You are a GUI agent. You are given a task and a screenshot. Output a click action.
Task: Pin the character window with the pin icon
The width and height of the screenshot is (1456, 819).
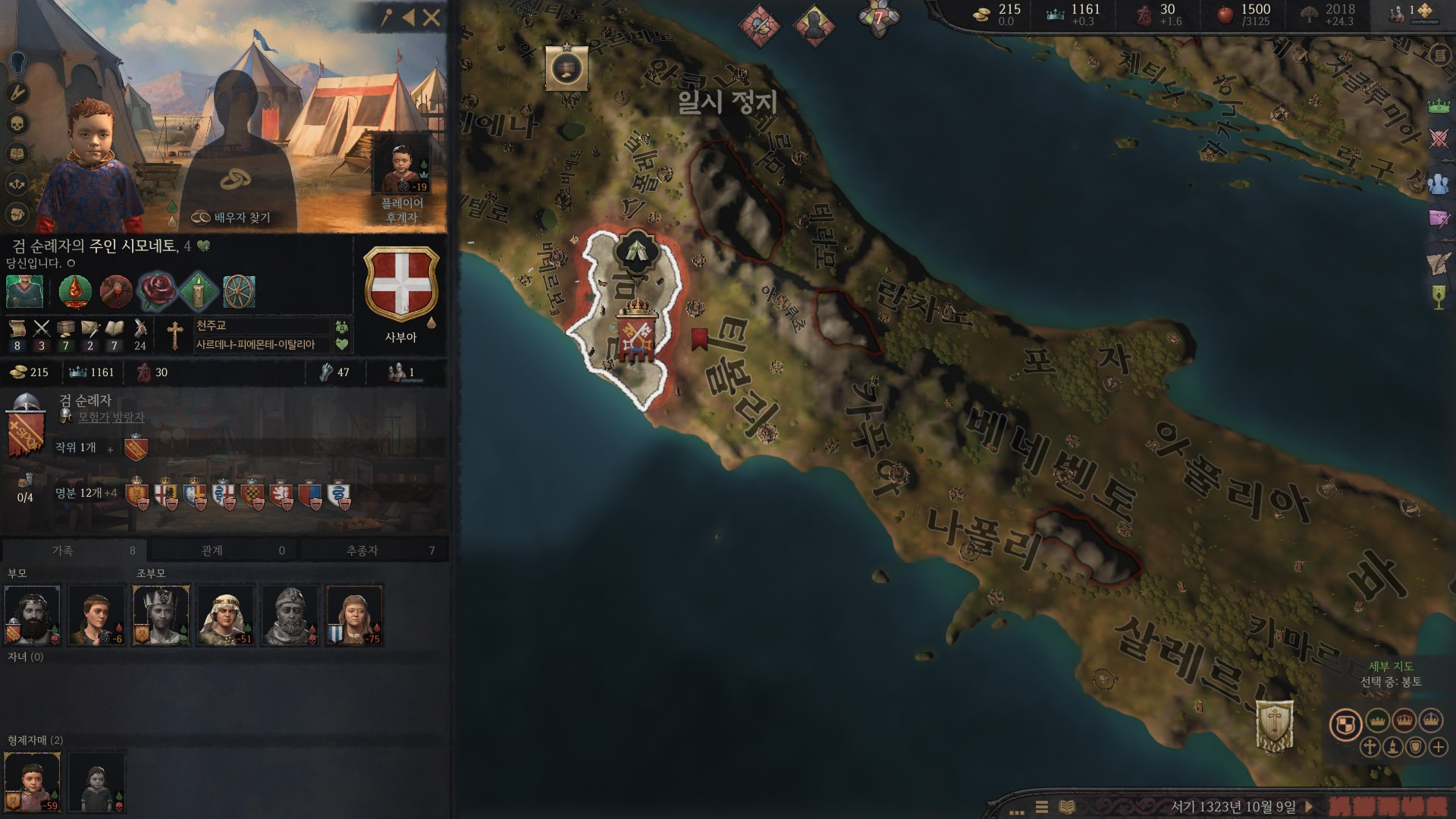click(x=387, y=18)
